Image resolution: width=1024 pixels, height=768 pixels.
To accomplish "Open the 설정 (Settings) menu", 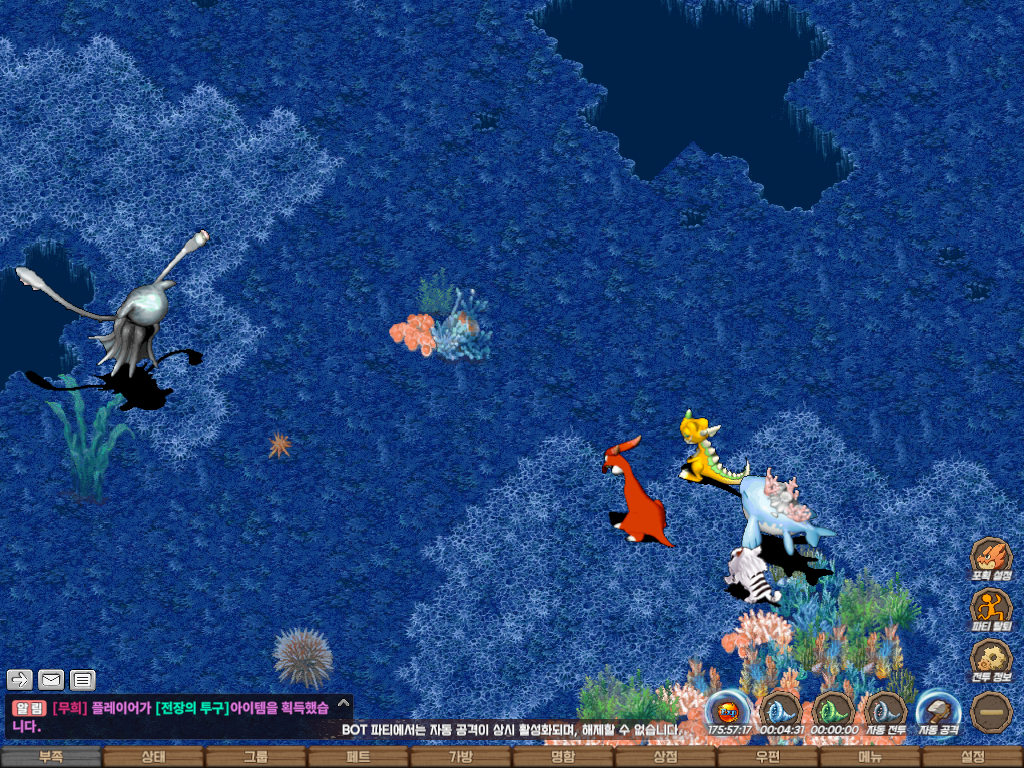I will (972, 757).
